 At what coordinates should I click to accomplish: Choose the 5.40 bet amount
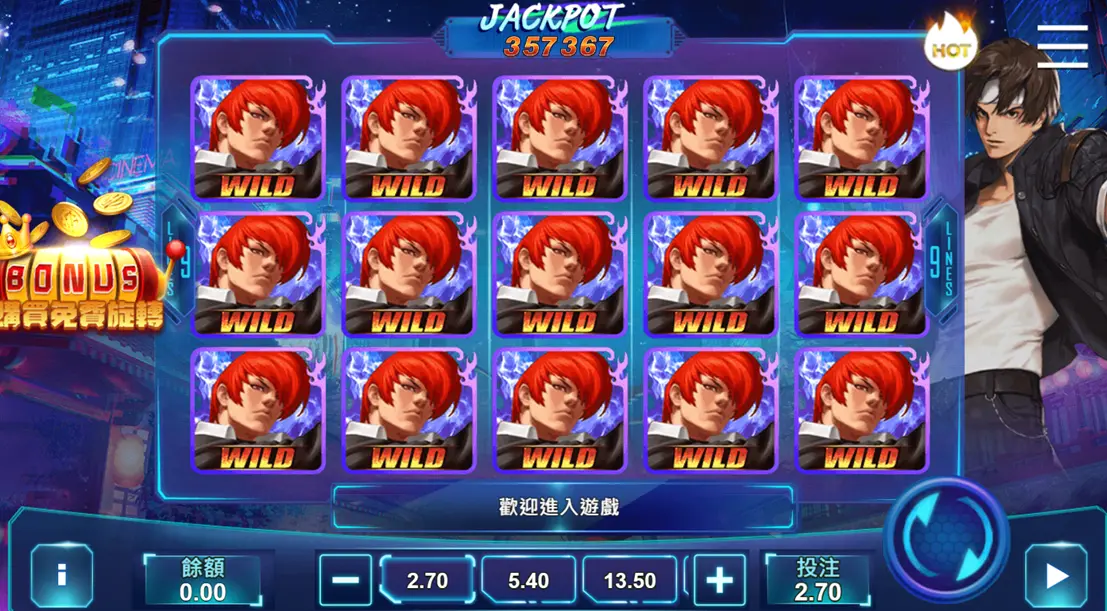pos(528,580)
